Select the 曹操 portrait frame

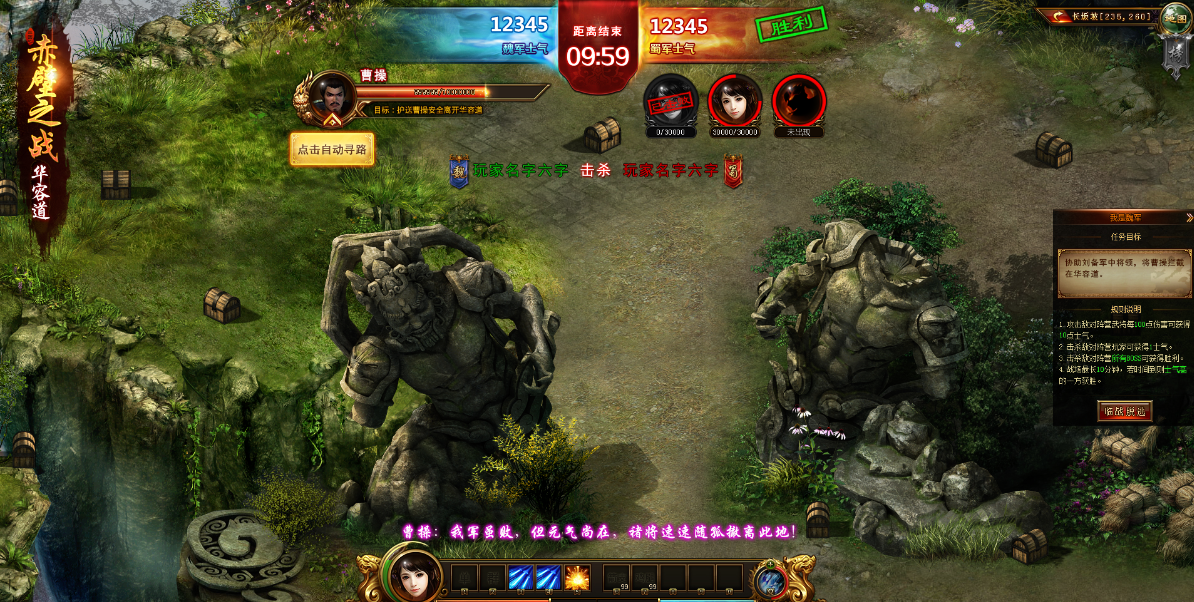[x=324, y=98]
